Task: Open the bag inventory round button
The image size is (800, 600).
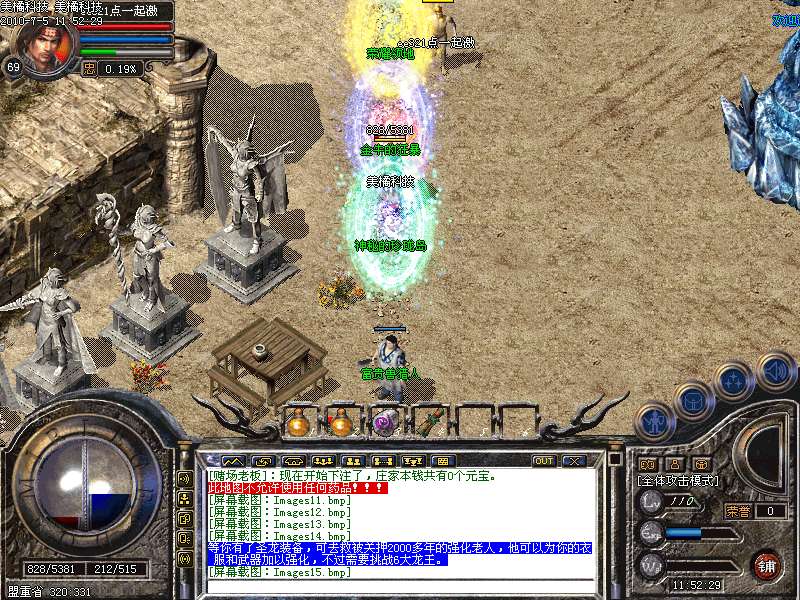Action: 693,401
